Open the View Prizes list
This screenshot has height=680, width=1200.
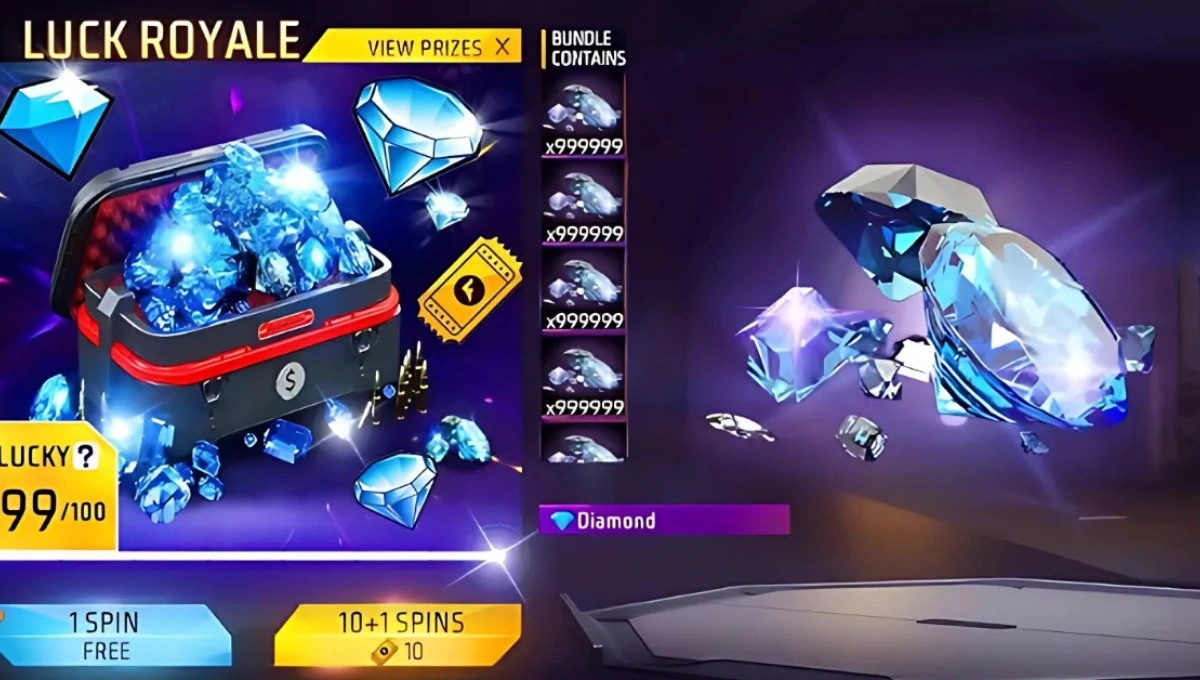click(424, 47)
